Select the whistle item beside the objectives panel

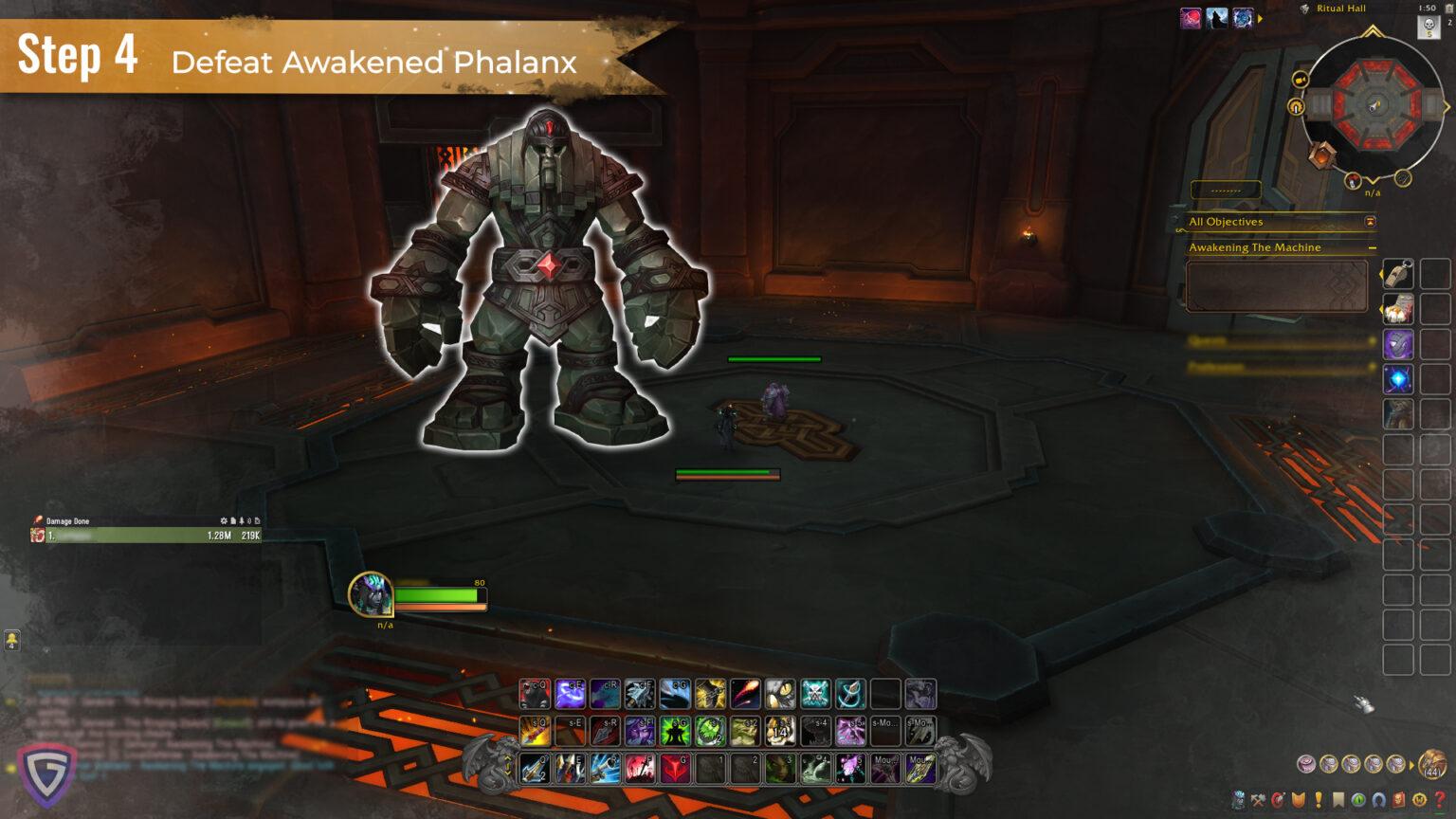click(x=1398, y=275)
